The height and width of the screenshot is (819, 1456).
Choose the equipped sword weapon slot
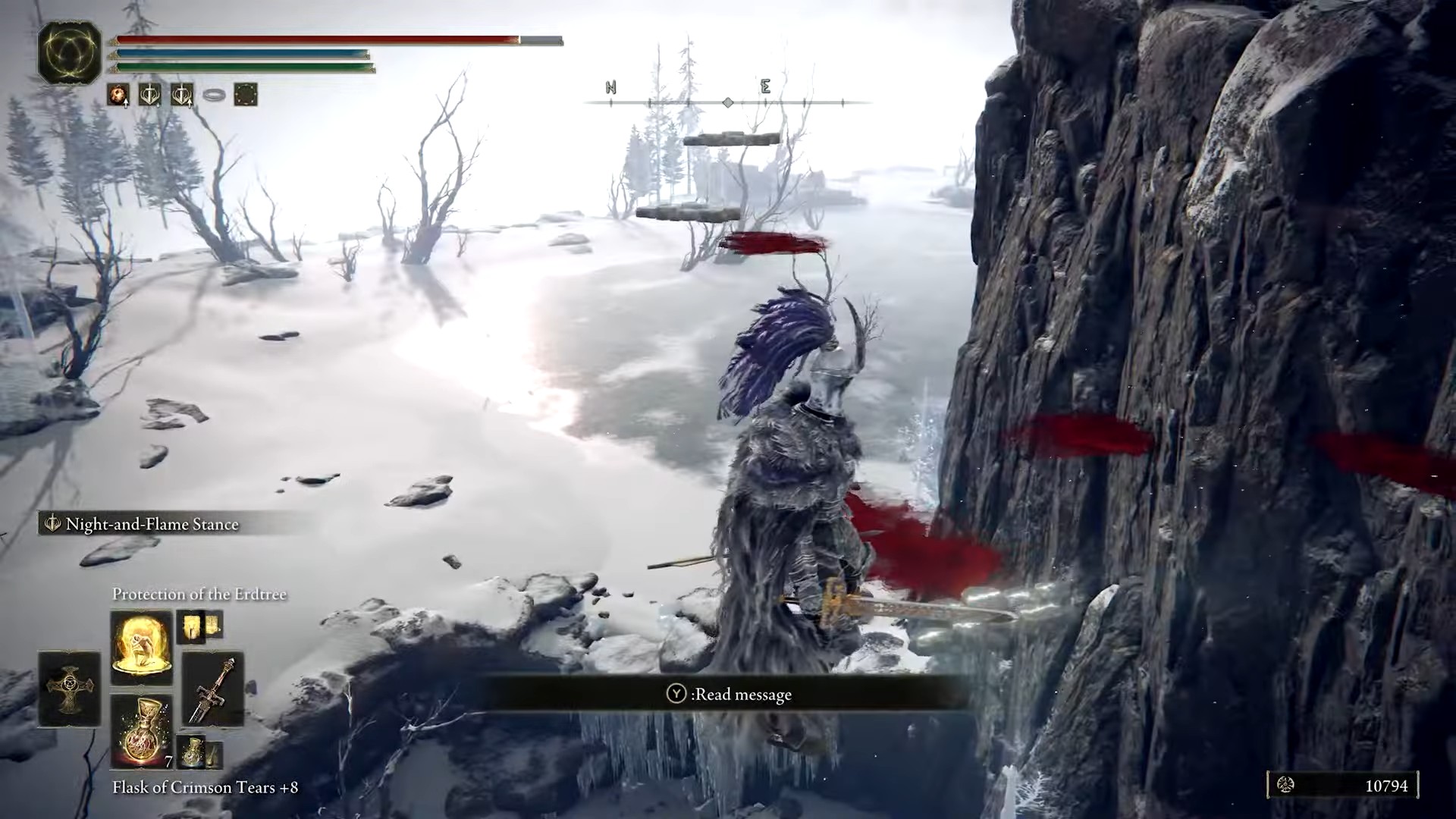coord(213,689)
